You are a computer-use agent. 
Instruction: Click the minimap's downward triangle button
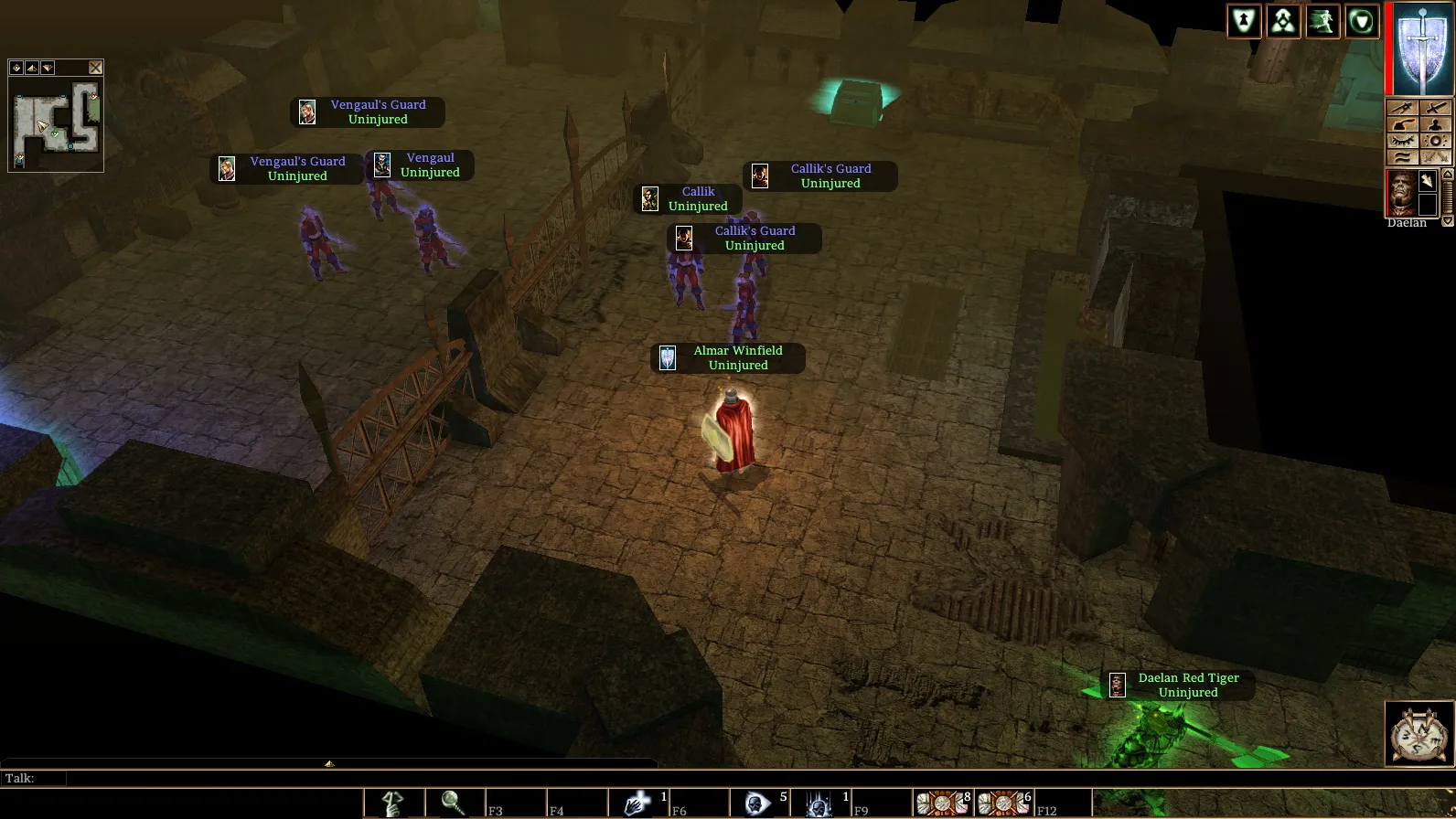(48, 68)
